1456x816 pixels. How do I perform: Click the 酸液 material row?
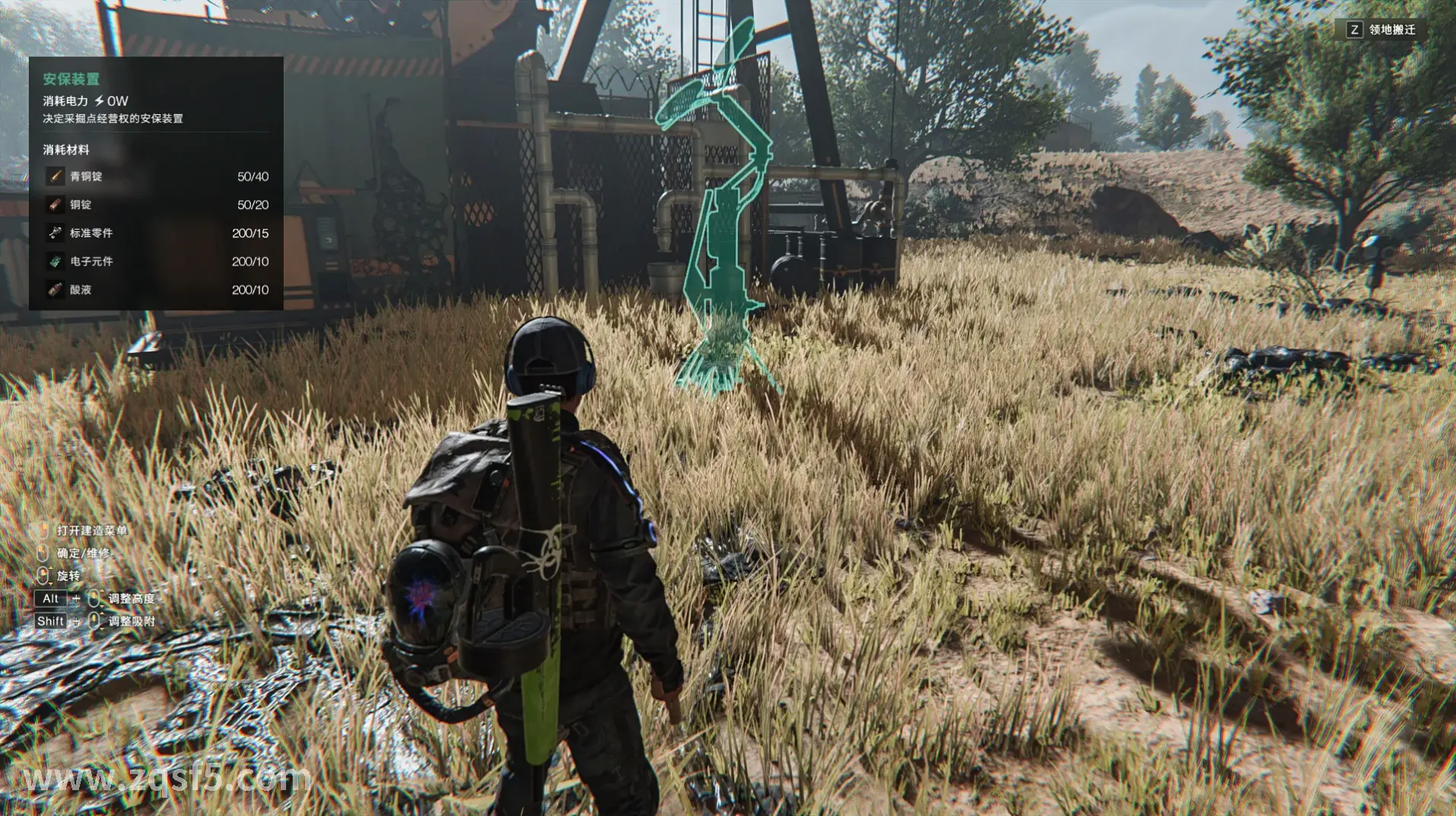tap(156, 290)
